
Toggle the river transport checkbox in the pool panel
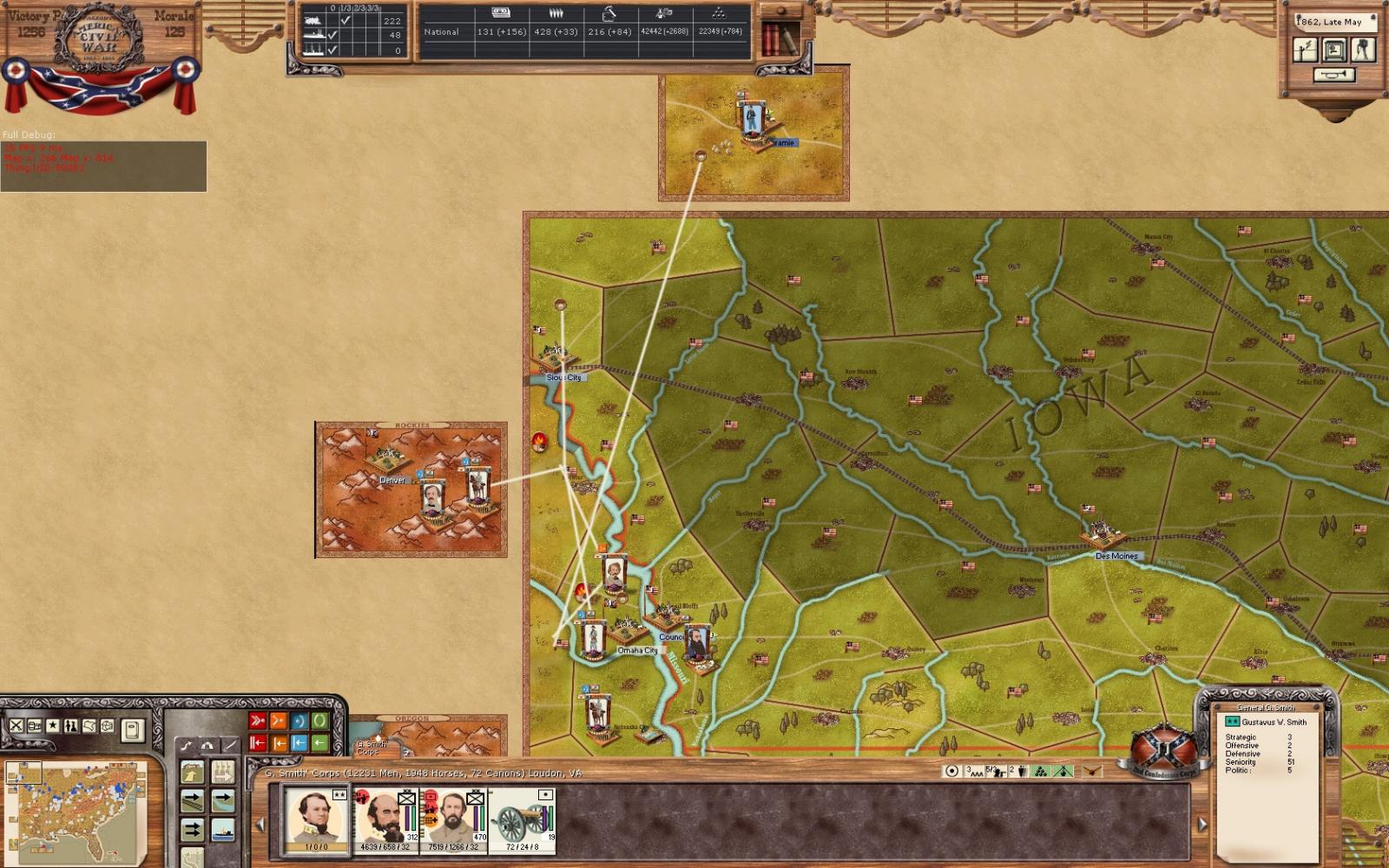coord(332,35)
